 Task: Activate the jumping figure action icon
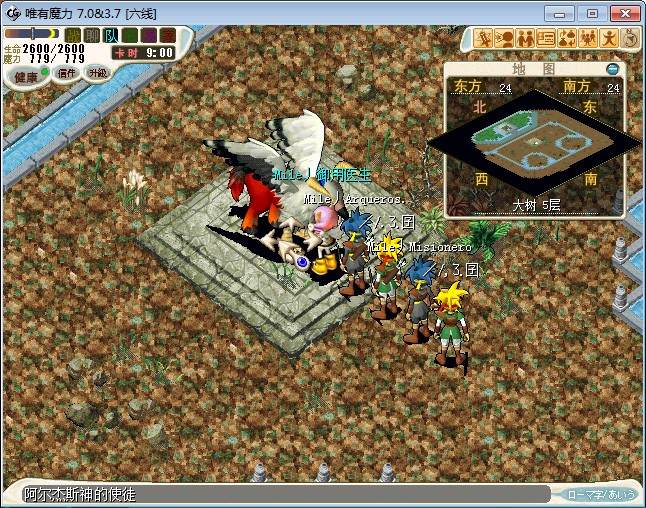609,38
